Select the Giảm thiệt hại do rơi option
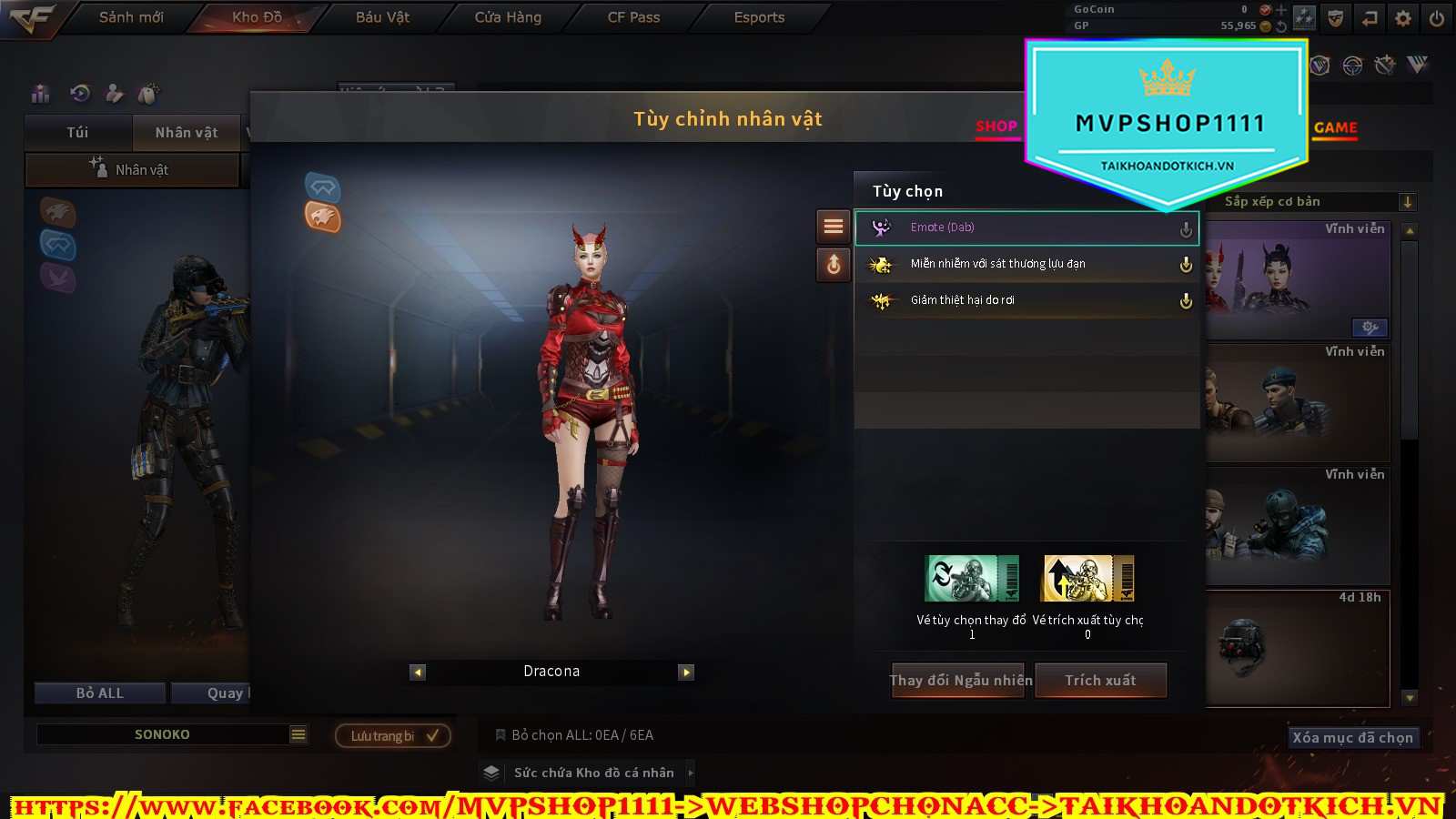The image size is (1456, 819). click(x=1026, y=300)
